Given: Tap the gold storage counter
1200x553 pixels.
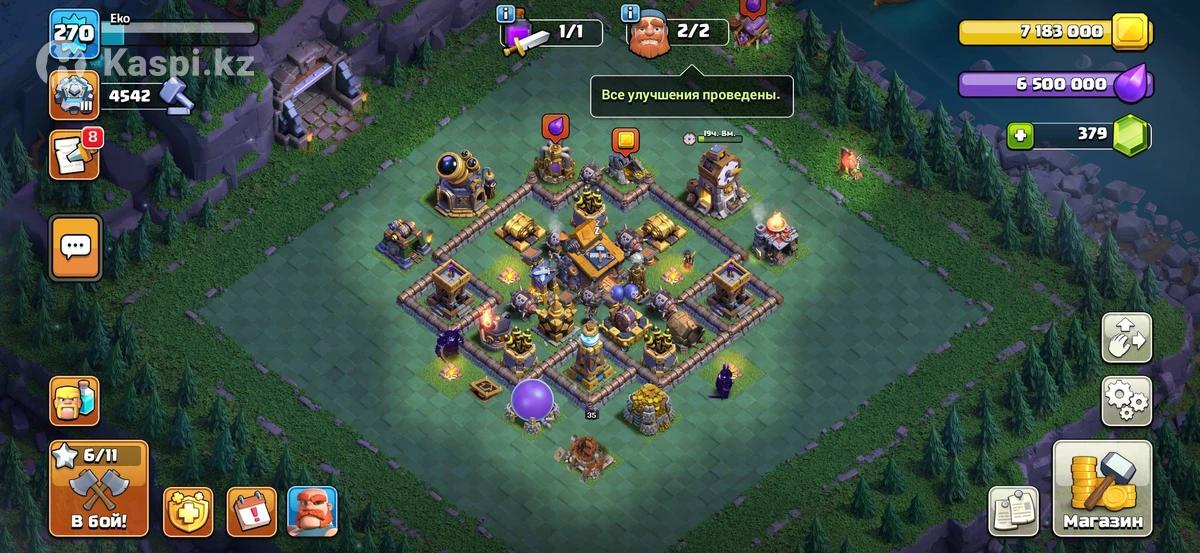Looking at the screenshot, I should pyautogui.click(x=1055, y=32).
